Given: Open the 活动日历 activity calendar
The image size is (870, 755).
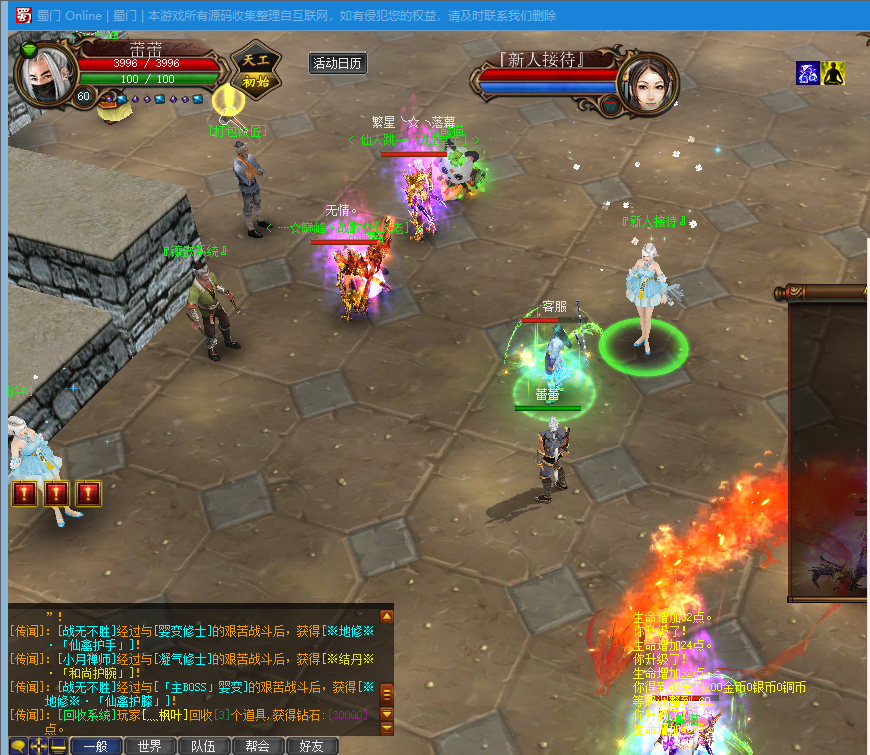Looking at the screenshot, I should (x=337, y=63).
